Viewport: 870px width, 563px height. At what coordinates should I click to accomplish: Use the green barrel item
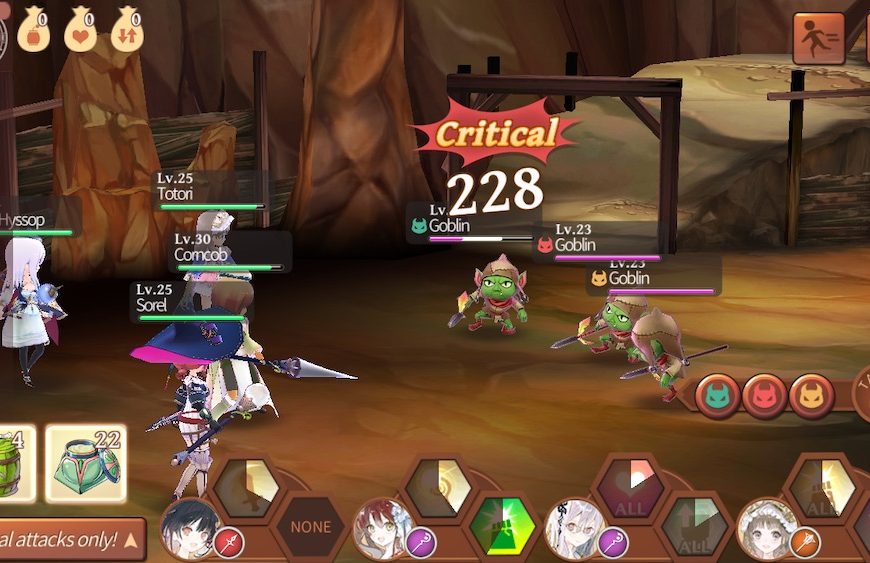(x=15, y=463)
